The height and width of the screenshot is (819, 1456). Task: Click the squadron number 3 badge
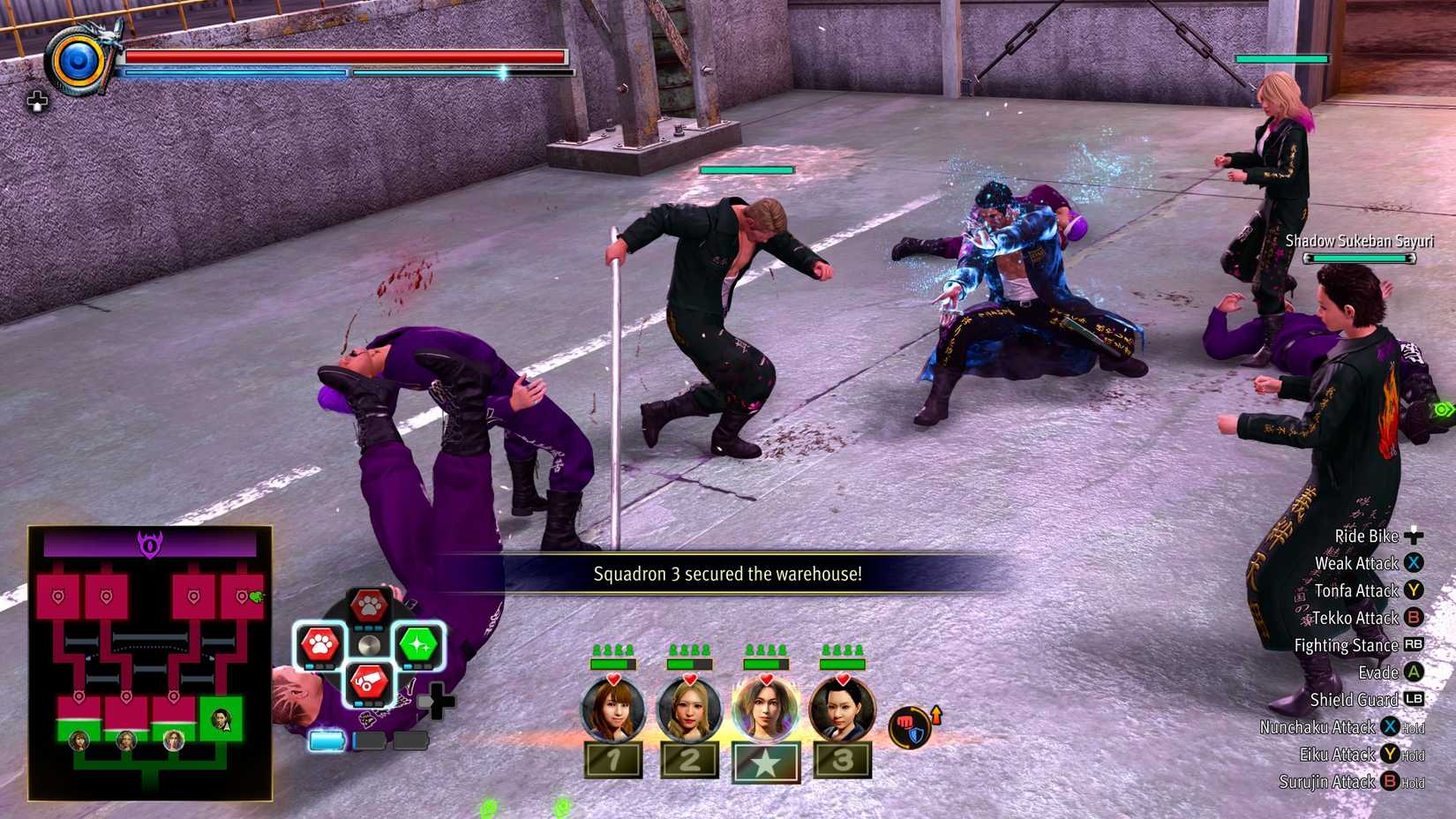pyautogui.click(x=842, y=760)
